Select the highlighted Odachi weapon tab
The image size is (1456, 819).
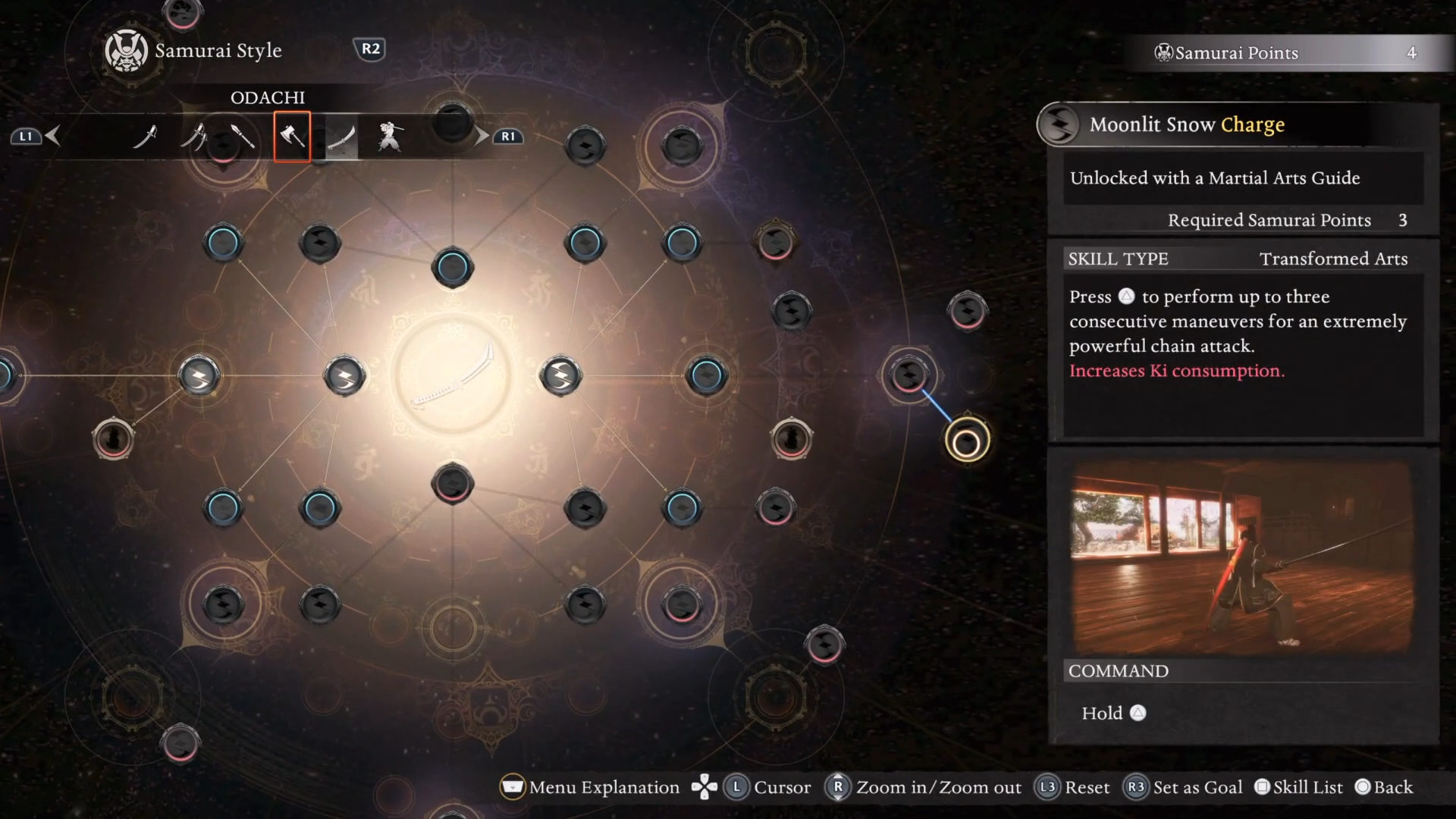click(x=341, y=137)
